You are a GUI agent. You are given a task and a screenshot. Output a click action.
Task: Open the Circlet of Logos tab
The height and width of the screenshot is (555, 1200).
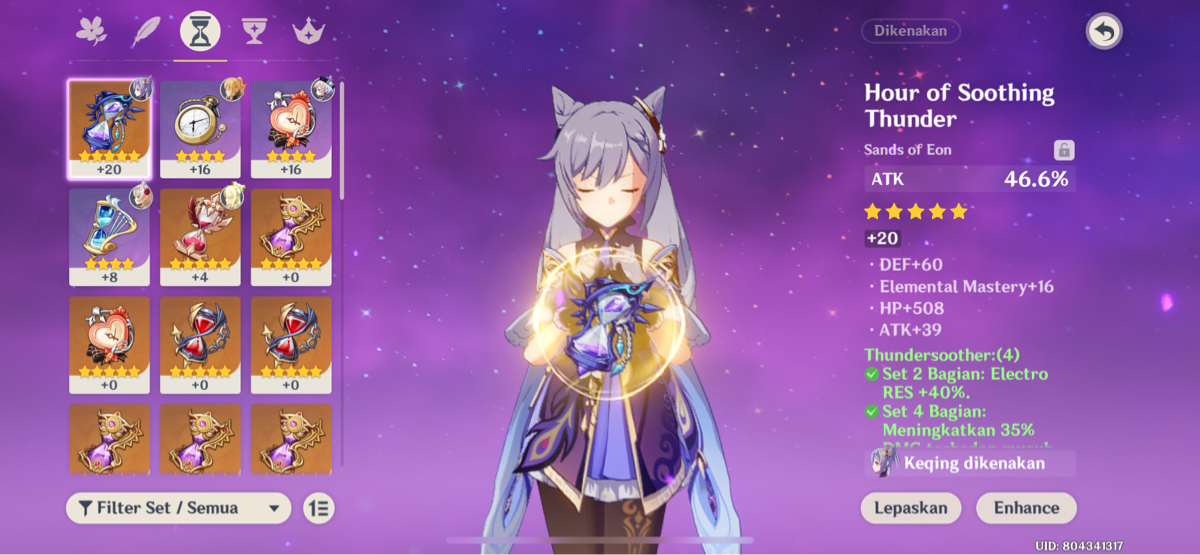[x=308, y=32]
